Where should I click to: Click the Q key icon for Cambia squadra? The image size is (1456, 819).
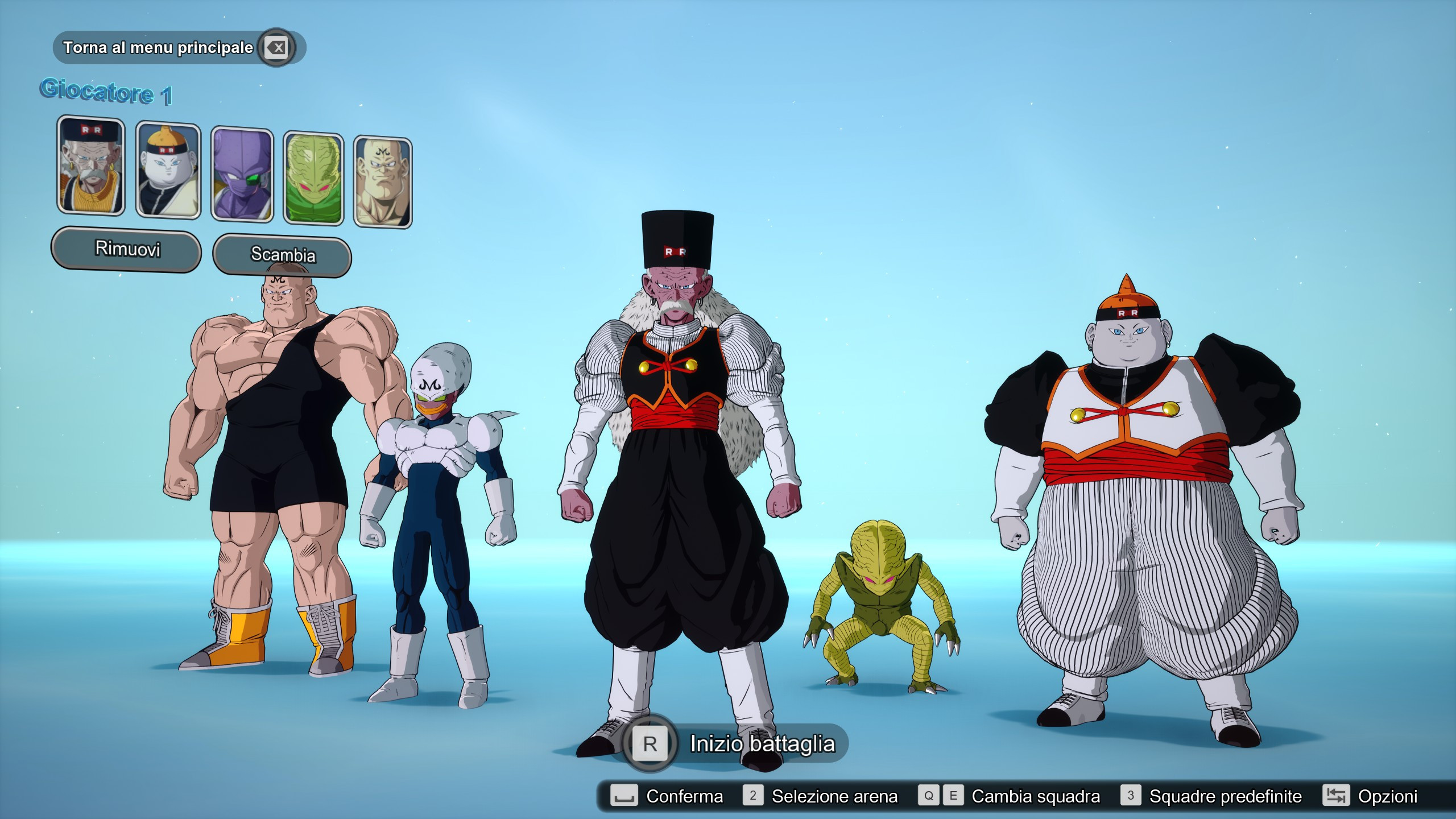point(930,796)
